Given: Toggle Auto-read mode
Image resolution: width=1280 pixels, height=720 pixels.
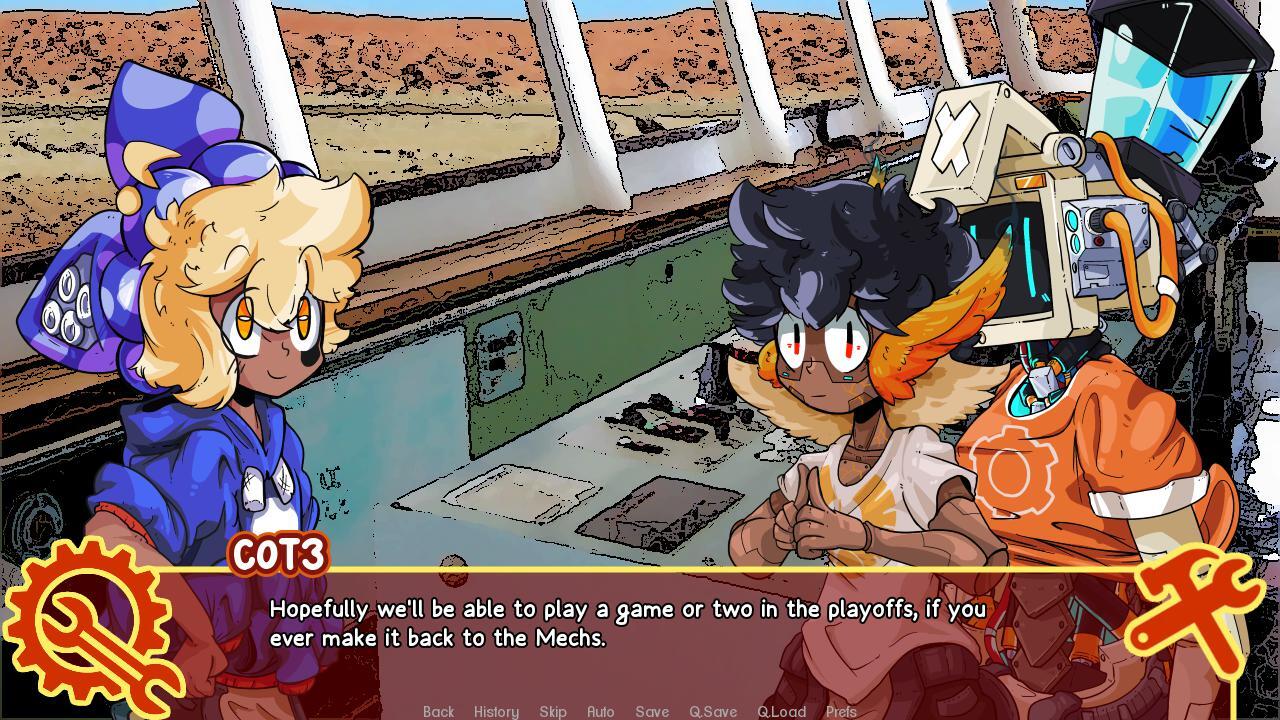Looking at the screenshot, I should pos(601,711).
